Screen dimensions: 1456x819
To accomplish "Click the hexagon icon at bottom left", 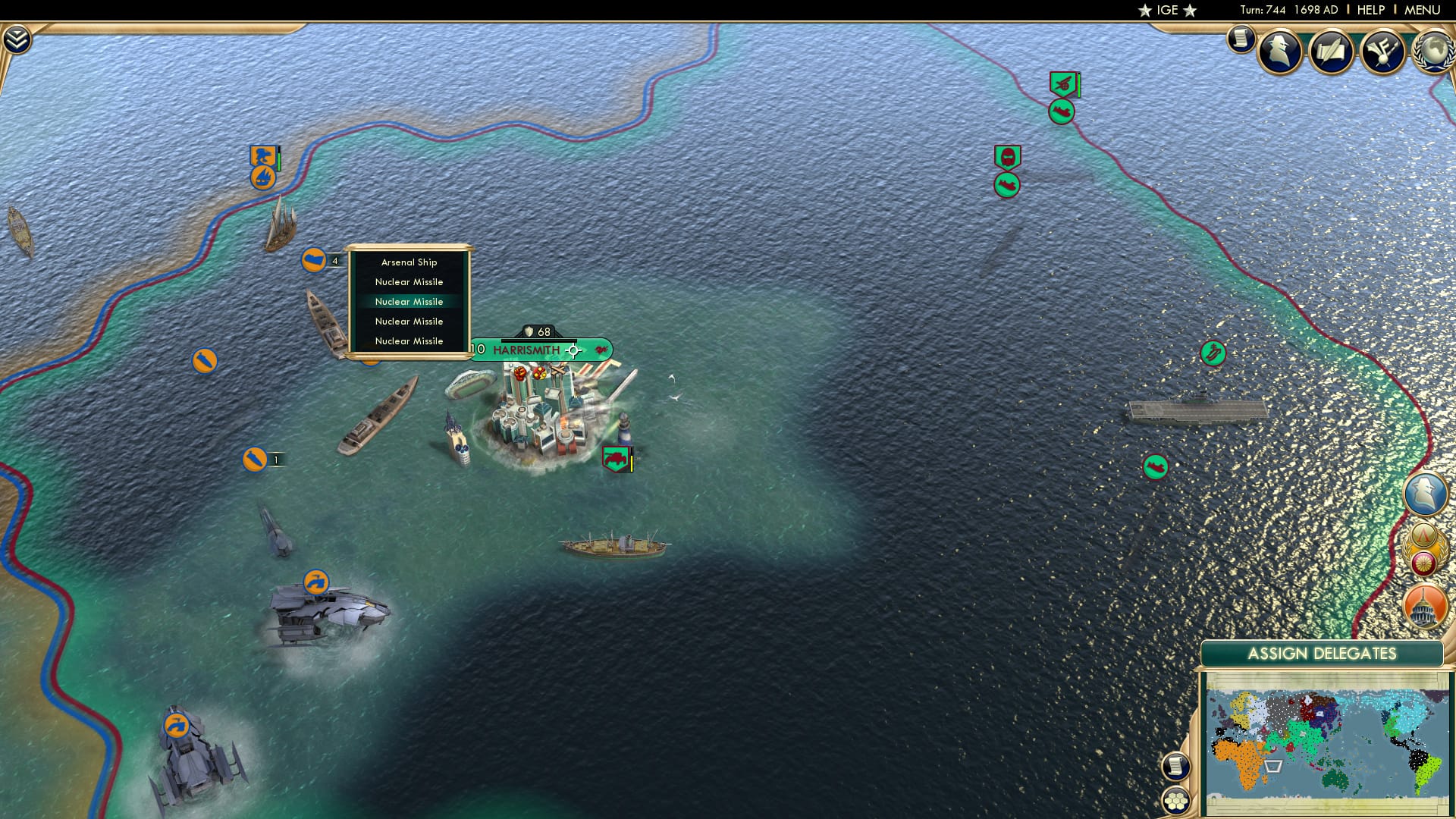I will (1174, 799).
